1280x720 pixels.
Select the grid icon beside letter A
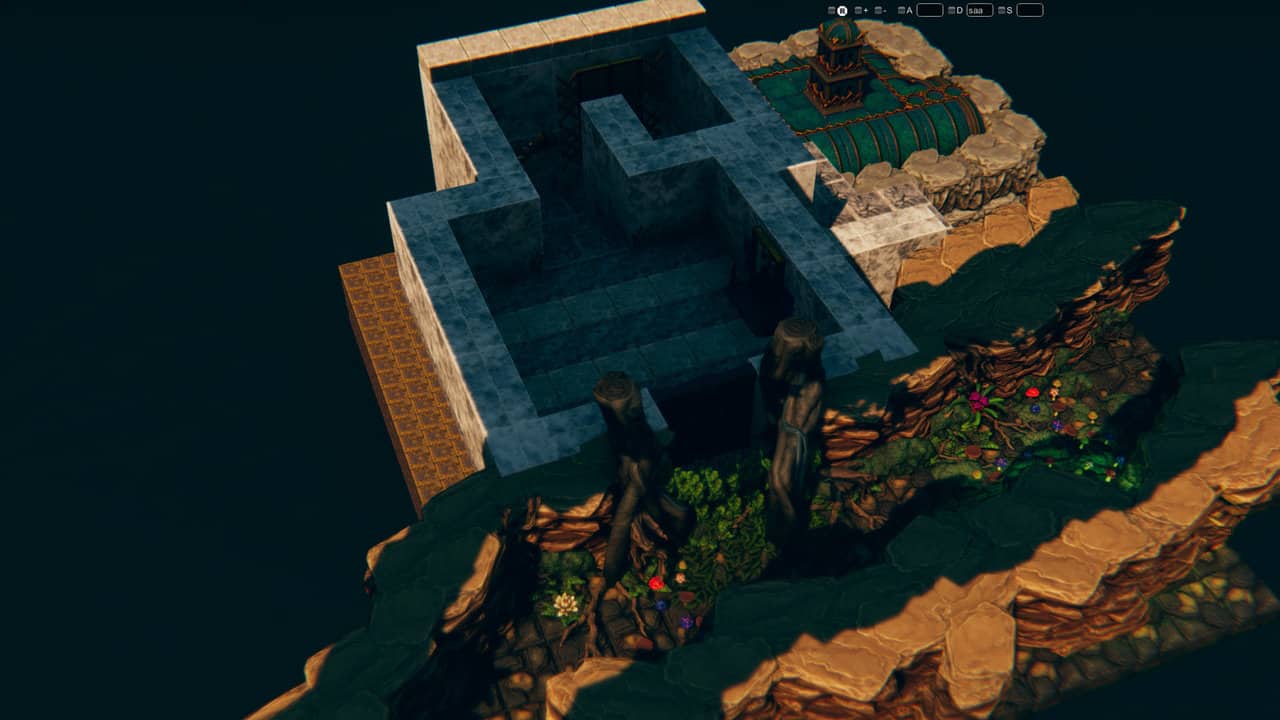point(902,9)
